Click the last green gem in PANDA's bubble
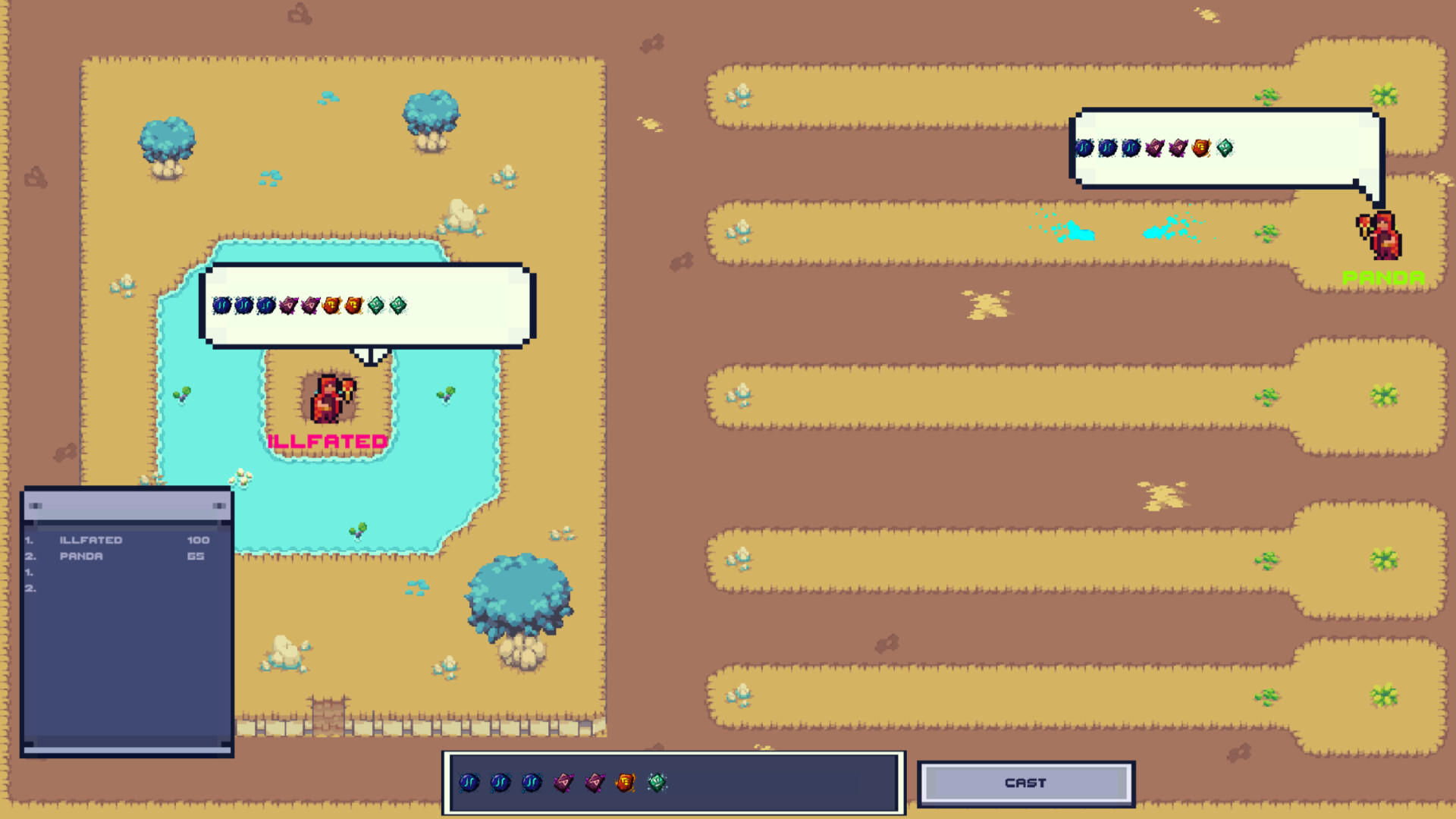The width and height of the screenshot is (1456, 819). coord(1223,149)
